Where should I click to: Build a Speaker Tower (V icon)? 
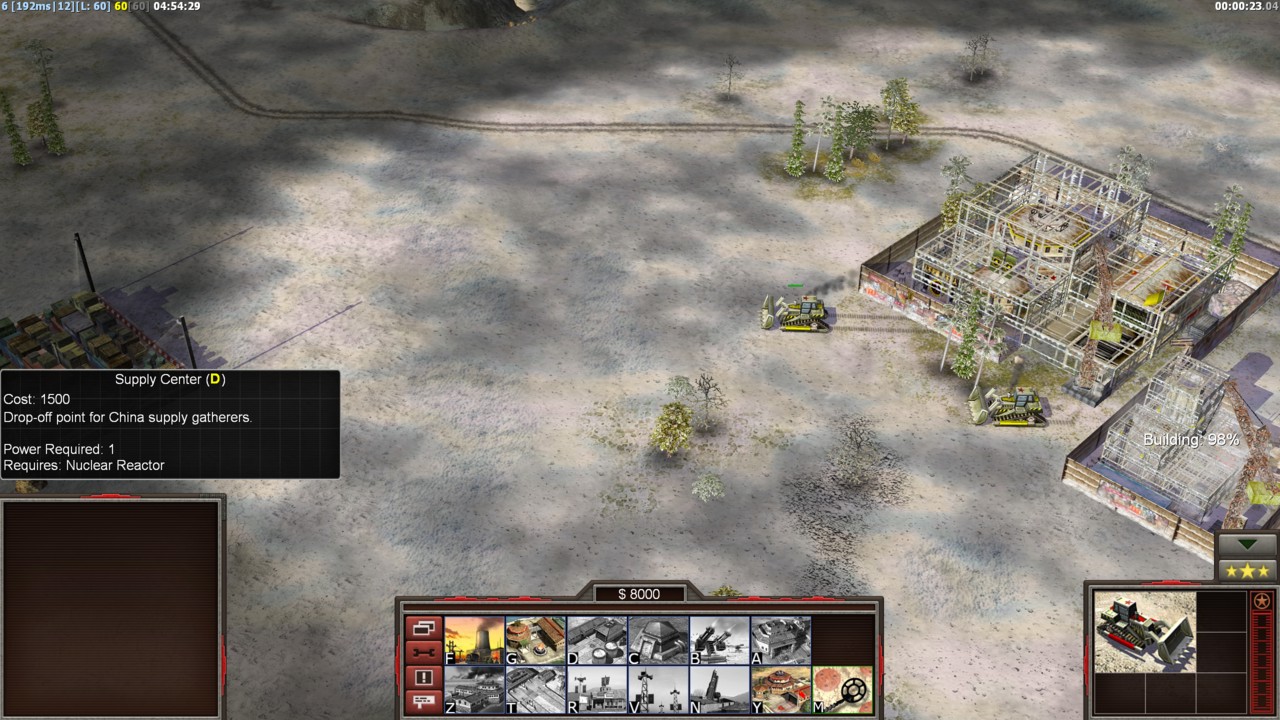(x=658, y=690)
